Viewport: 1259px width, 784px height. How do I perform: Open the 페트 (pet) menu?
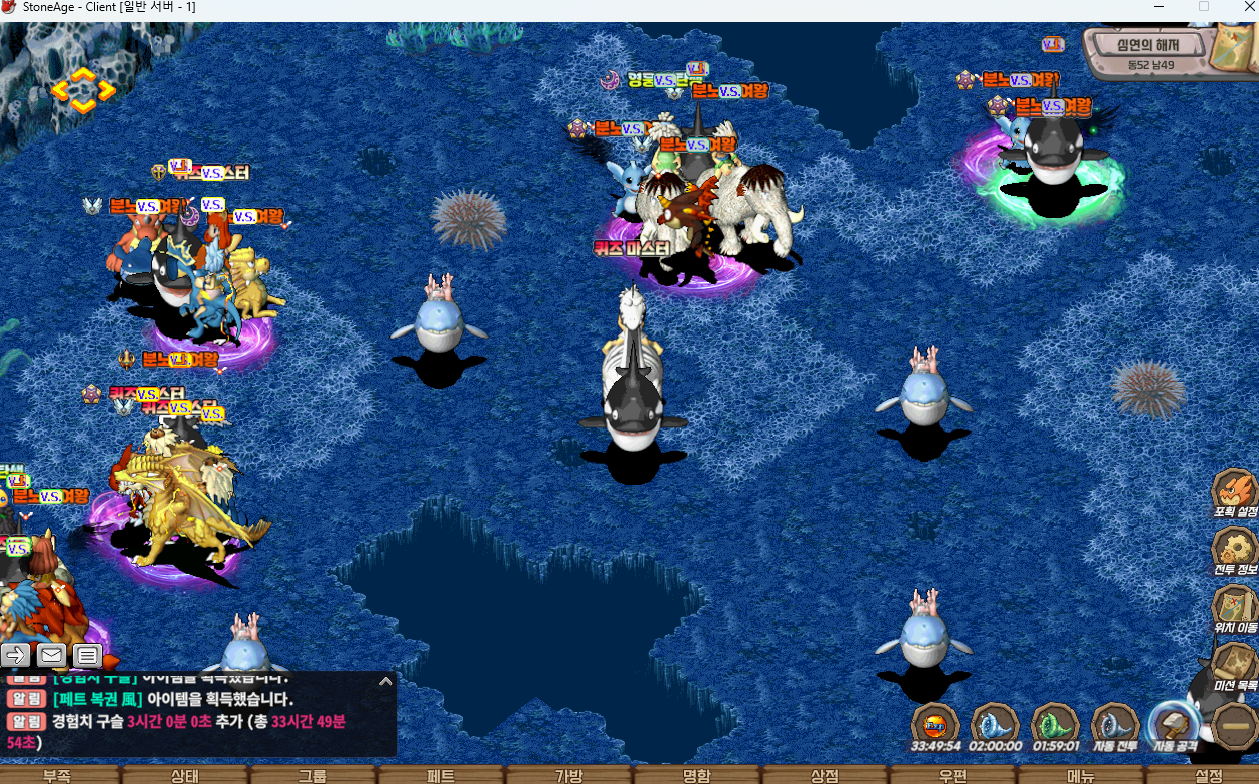tap(441, 775)
